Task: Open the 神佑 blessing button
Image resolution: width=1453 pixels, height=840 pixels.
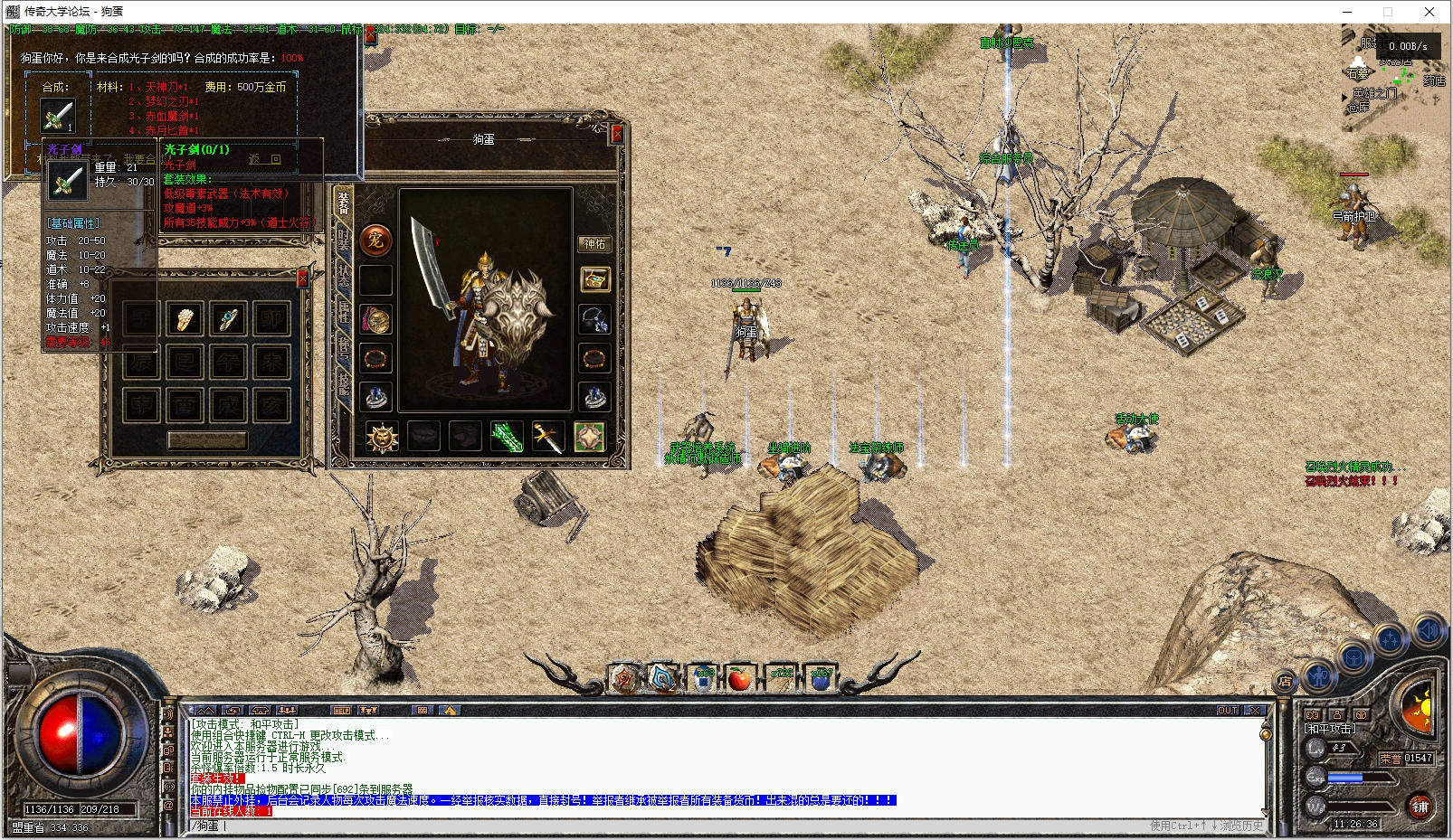Action: [x=594, y=244]
